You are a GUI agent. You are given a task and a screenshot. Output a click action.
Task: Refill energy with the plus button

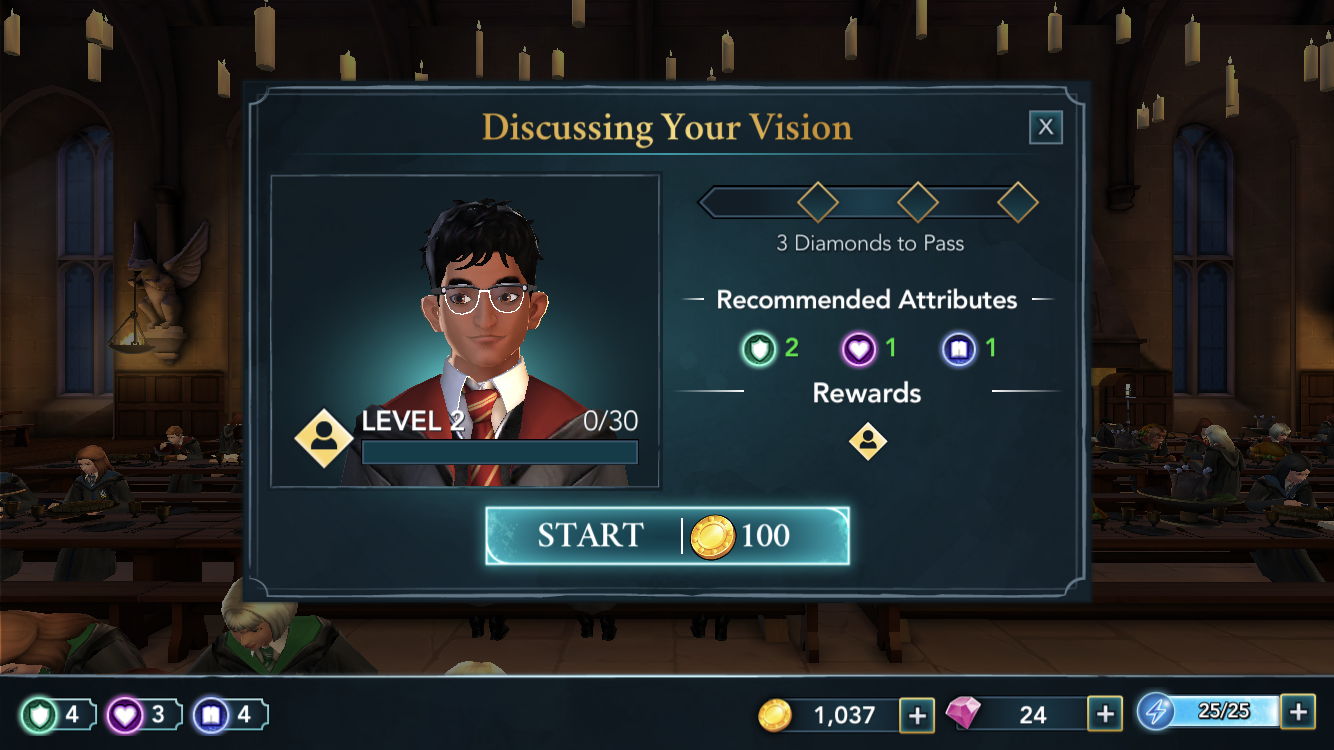[1297, 712]
